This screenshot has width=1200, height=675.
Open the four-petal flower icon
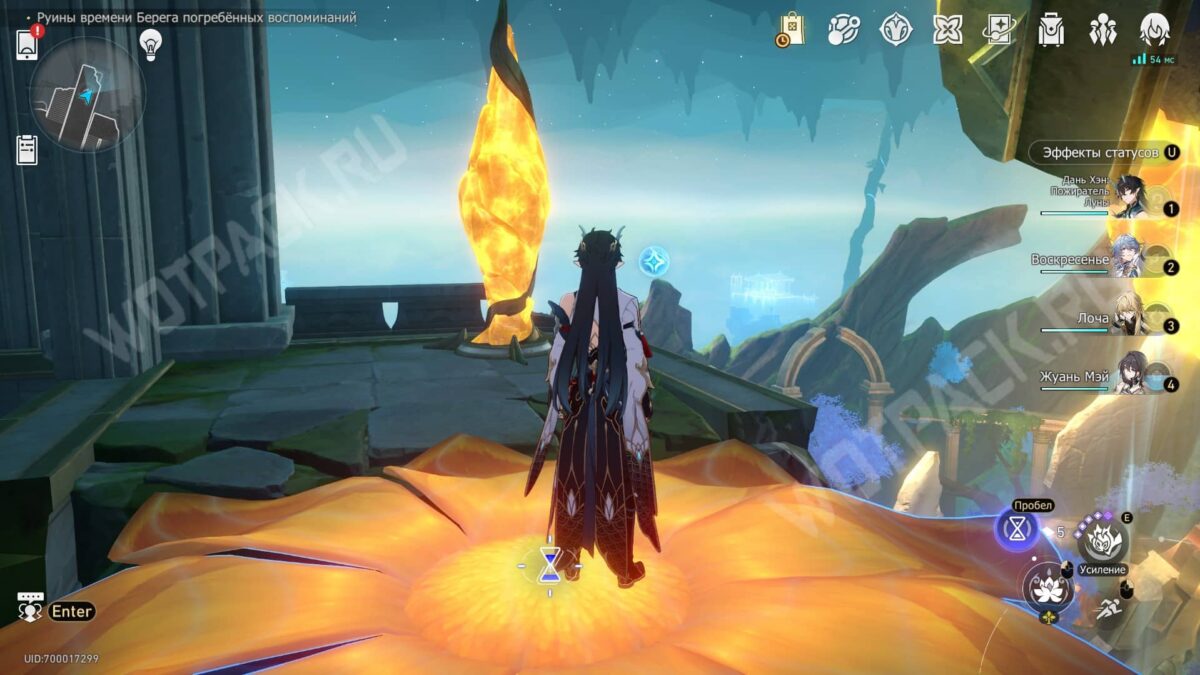947,29
